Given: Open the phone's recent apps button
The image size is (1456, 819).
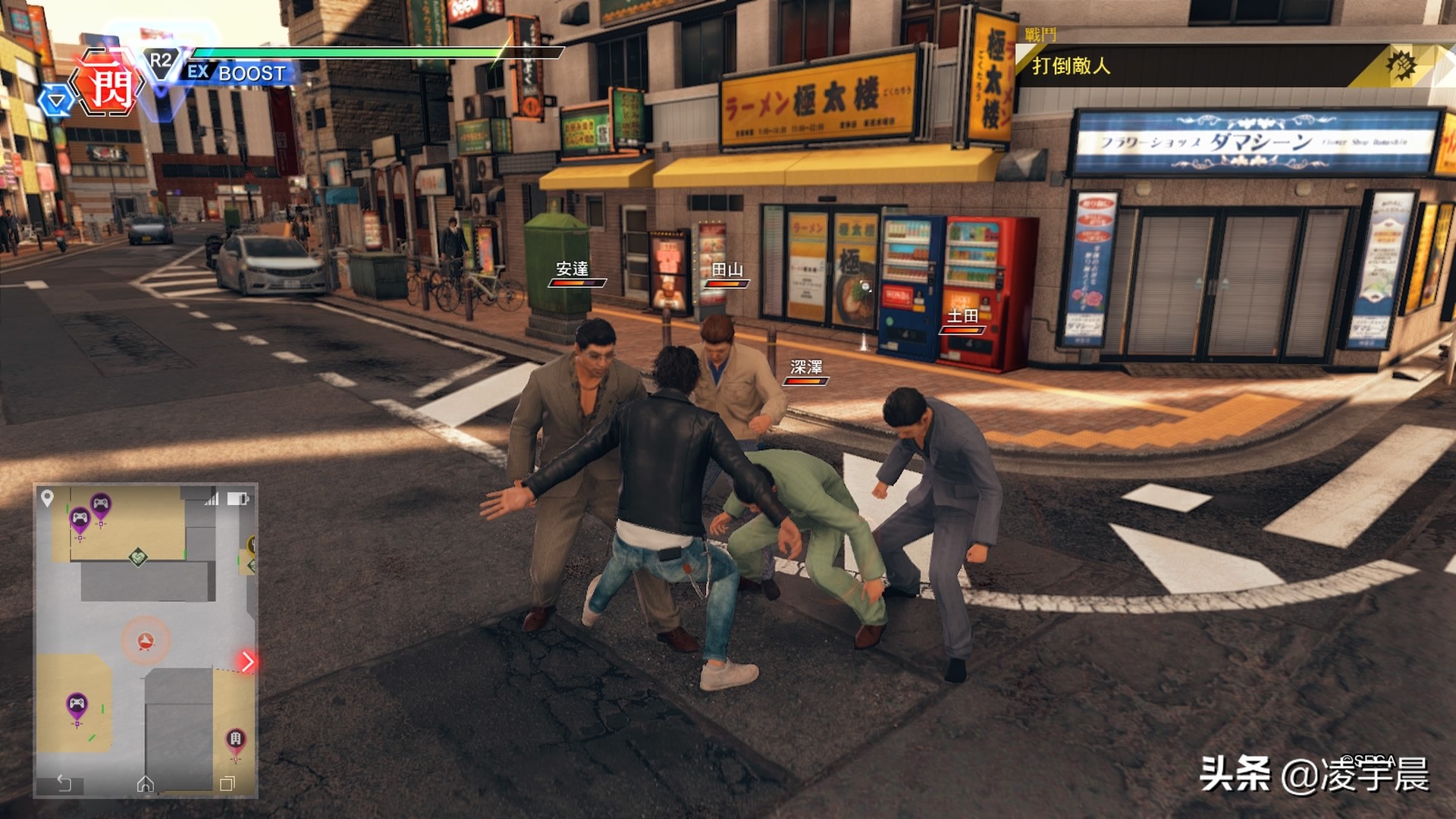Looking at the screenshot, I should coord(227,783).
